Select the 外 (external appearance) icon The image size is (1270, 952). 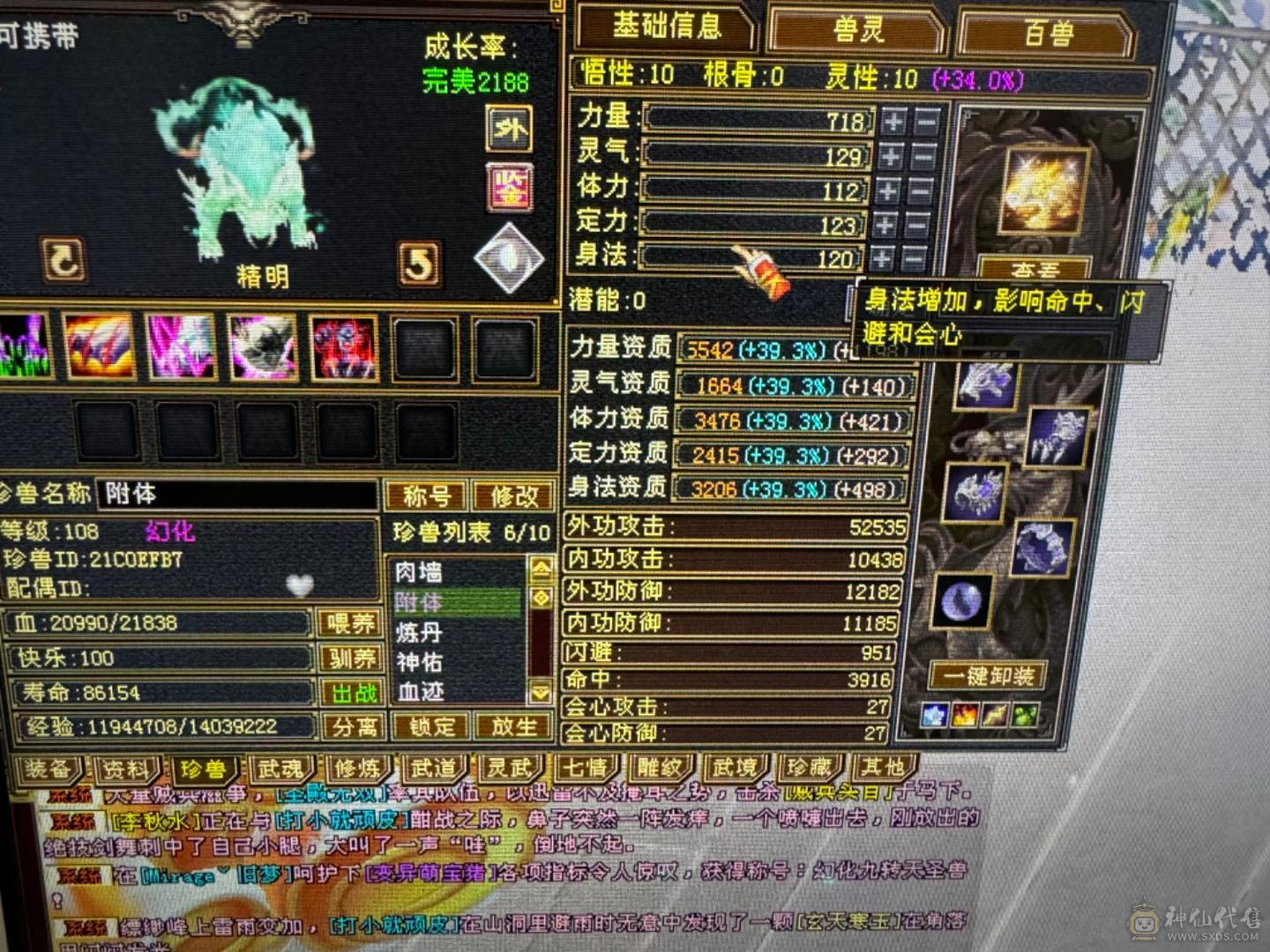click(x=509, y=129)
